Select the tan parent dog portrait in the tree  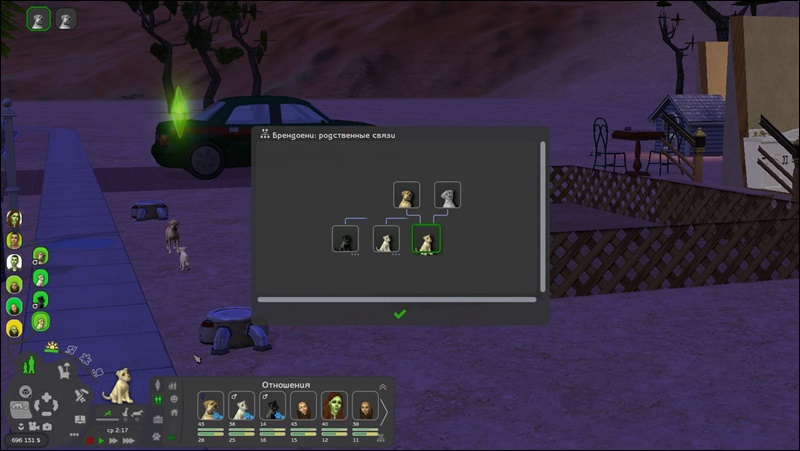tap(406, 195)
